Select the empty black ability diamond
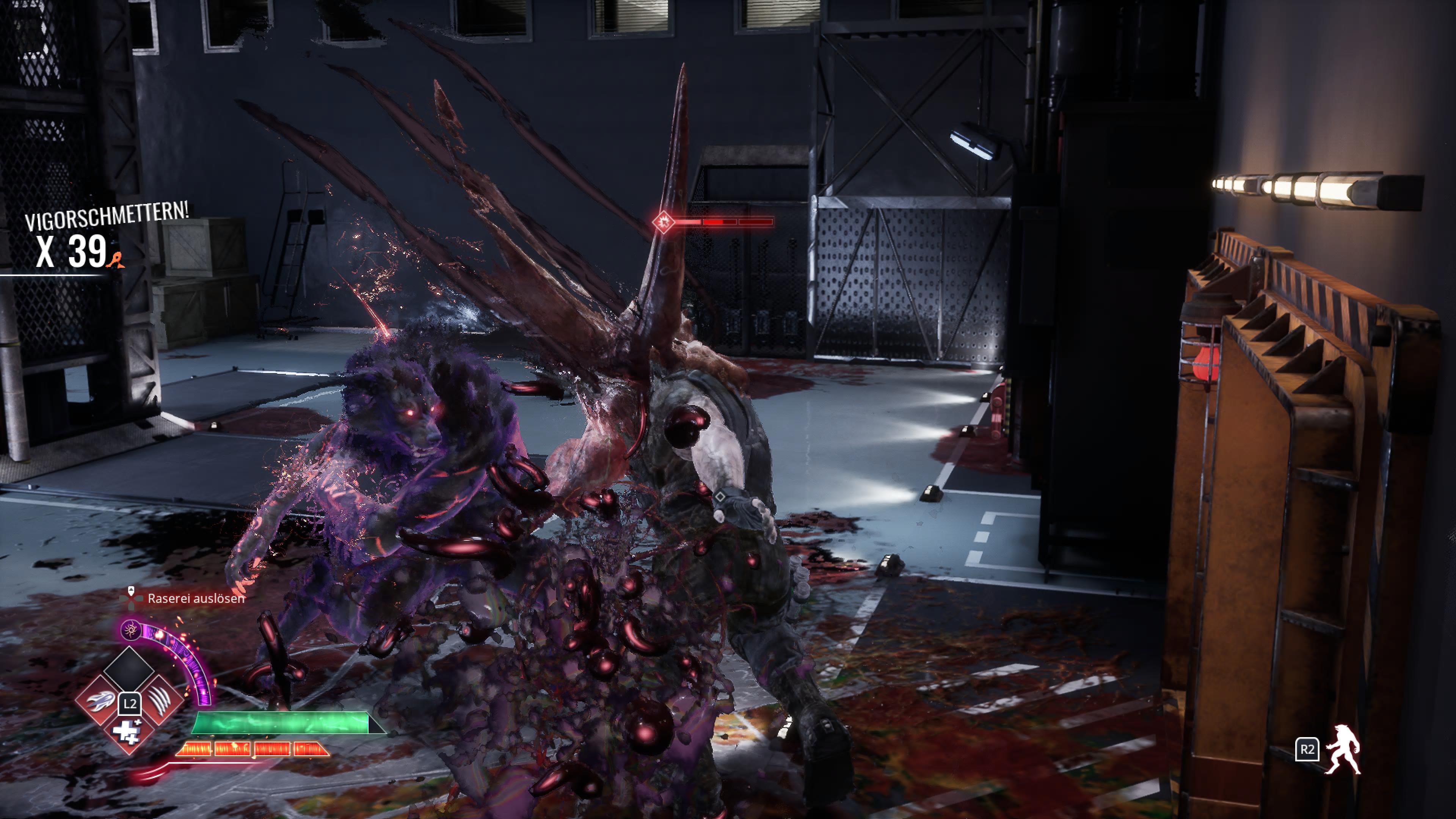This screenshot has width=1456, height=819. pos(129,670)
